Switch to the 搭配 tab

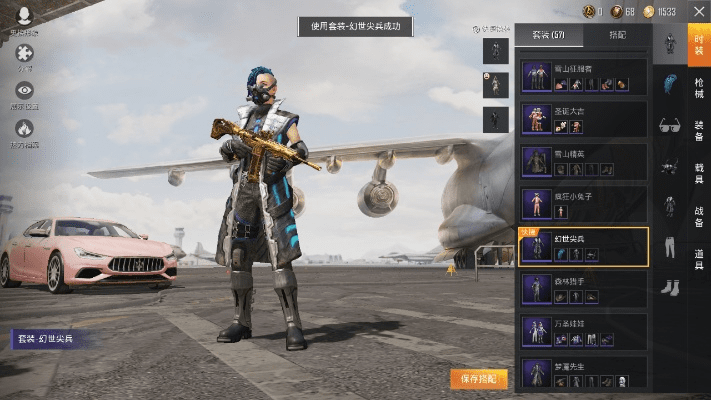(x=617, y=35)
